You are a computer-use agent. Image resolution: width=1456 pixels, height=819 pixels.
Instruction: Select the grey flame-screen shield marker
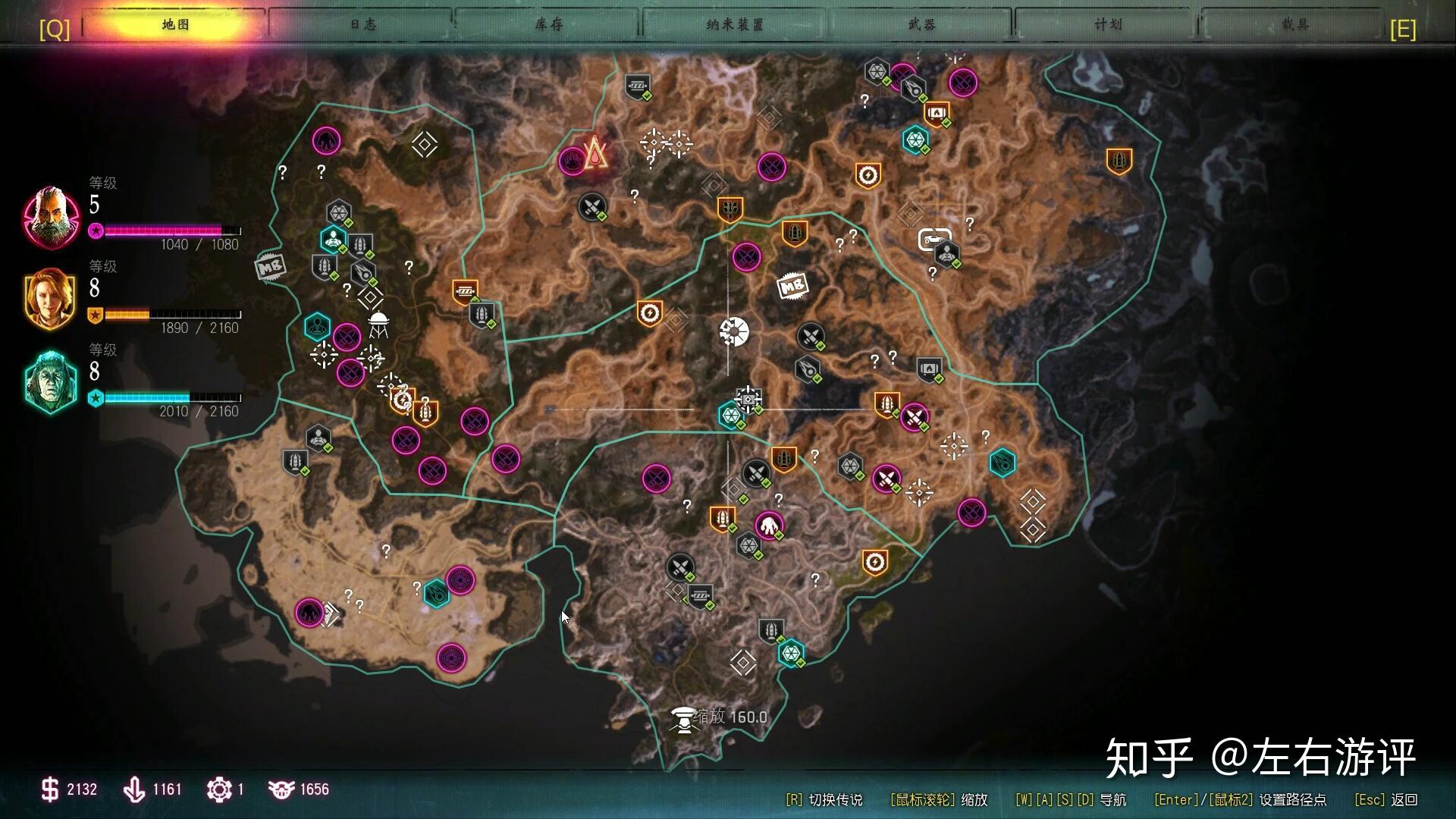coord(930,369)
